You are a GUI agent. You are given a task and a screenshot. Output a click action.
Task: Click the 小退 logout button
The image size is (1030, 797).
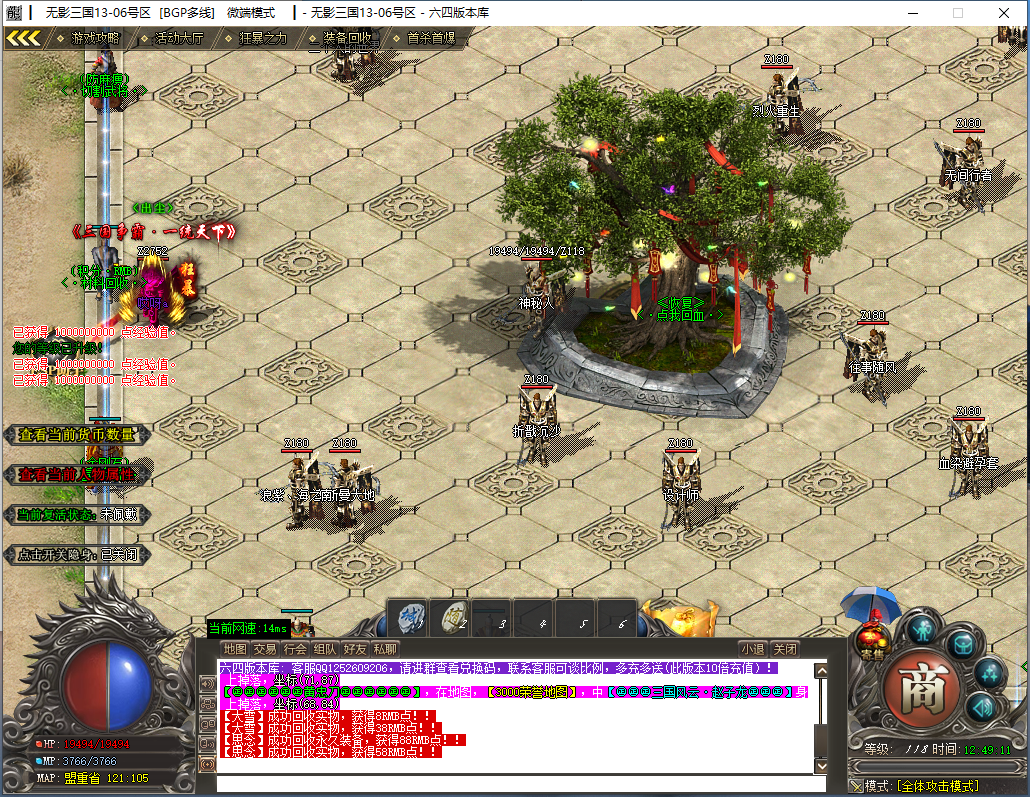coord(752,649)
